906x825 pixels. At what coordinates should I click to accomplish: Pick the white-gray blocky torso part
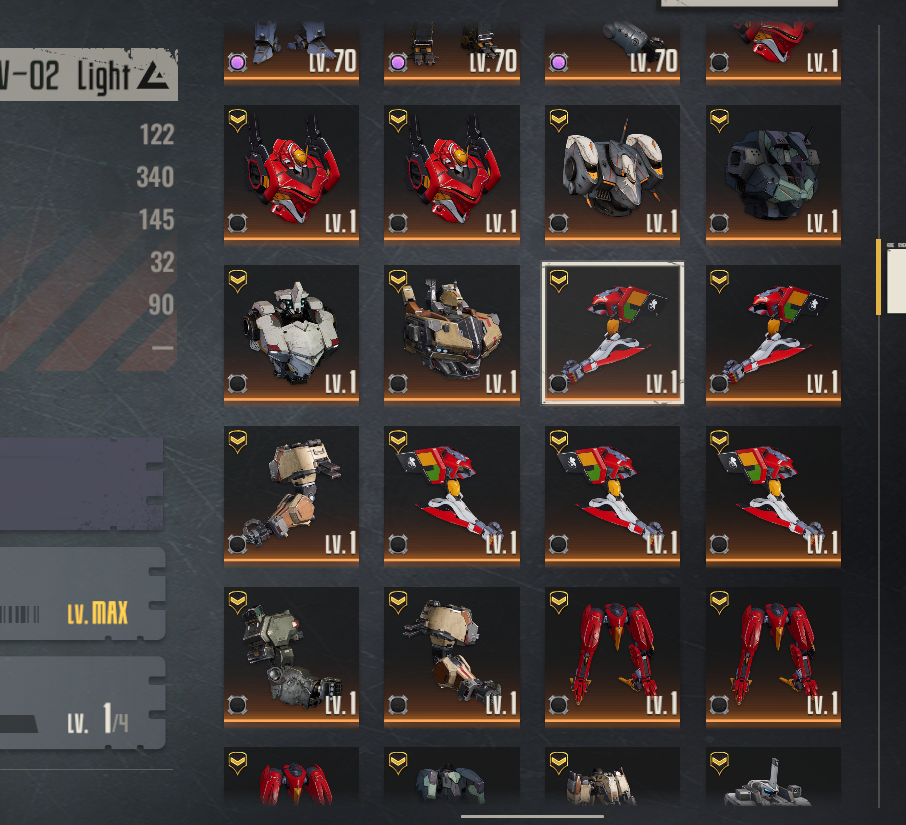[x=291, y=333]
